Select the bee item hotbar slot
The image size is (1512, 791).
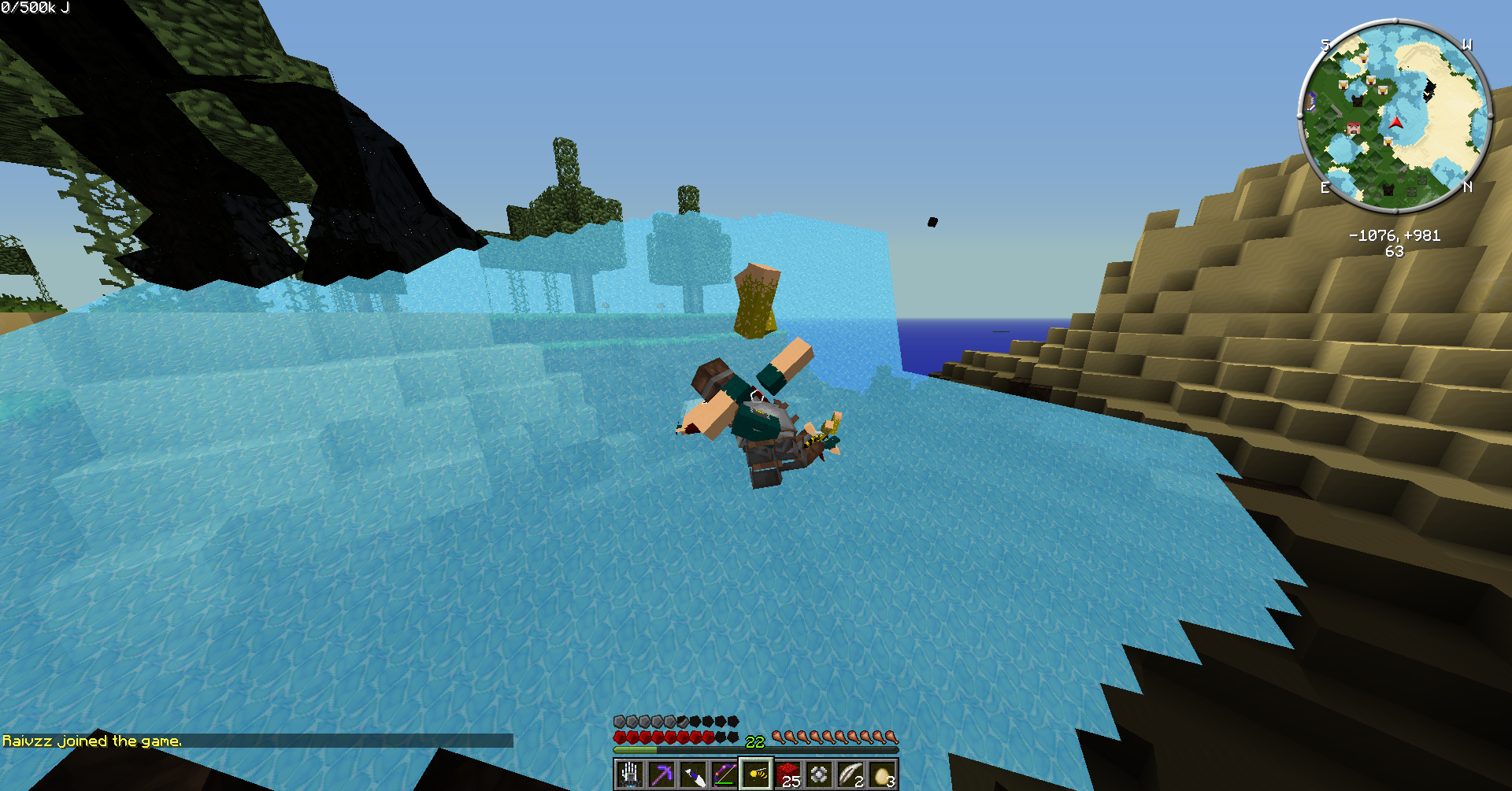[x=756, y=774]
